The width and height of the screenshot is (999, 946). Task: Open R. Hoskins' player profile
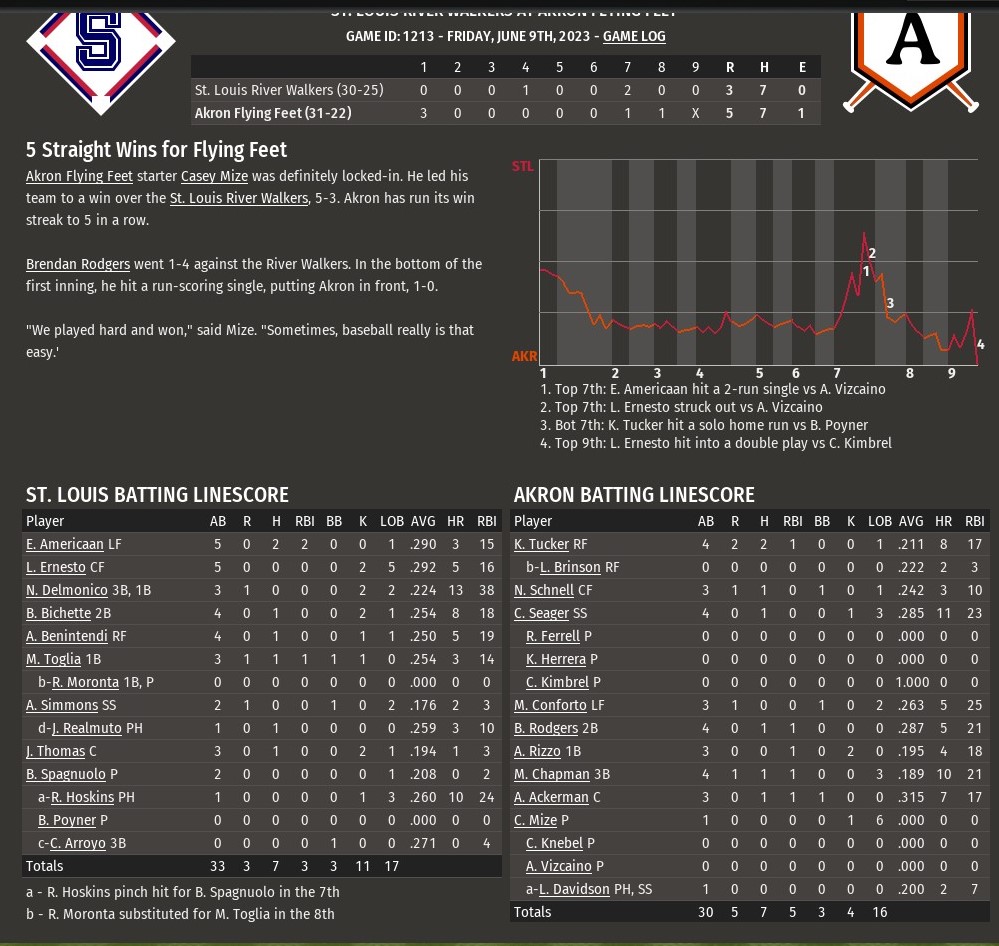[x=84, y=797]
